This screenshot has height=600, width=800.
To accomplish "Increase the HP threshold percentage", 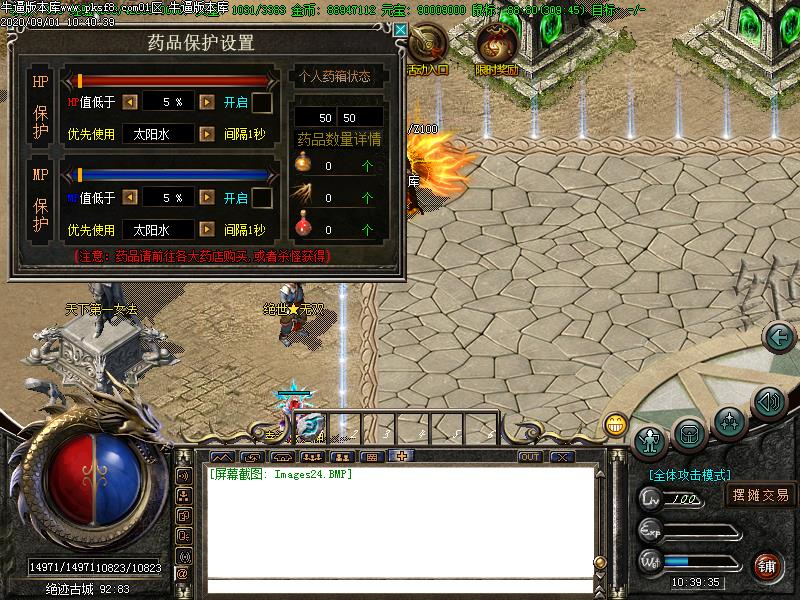I will click(x=206, y=102).
